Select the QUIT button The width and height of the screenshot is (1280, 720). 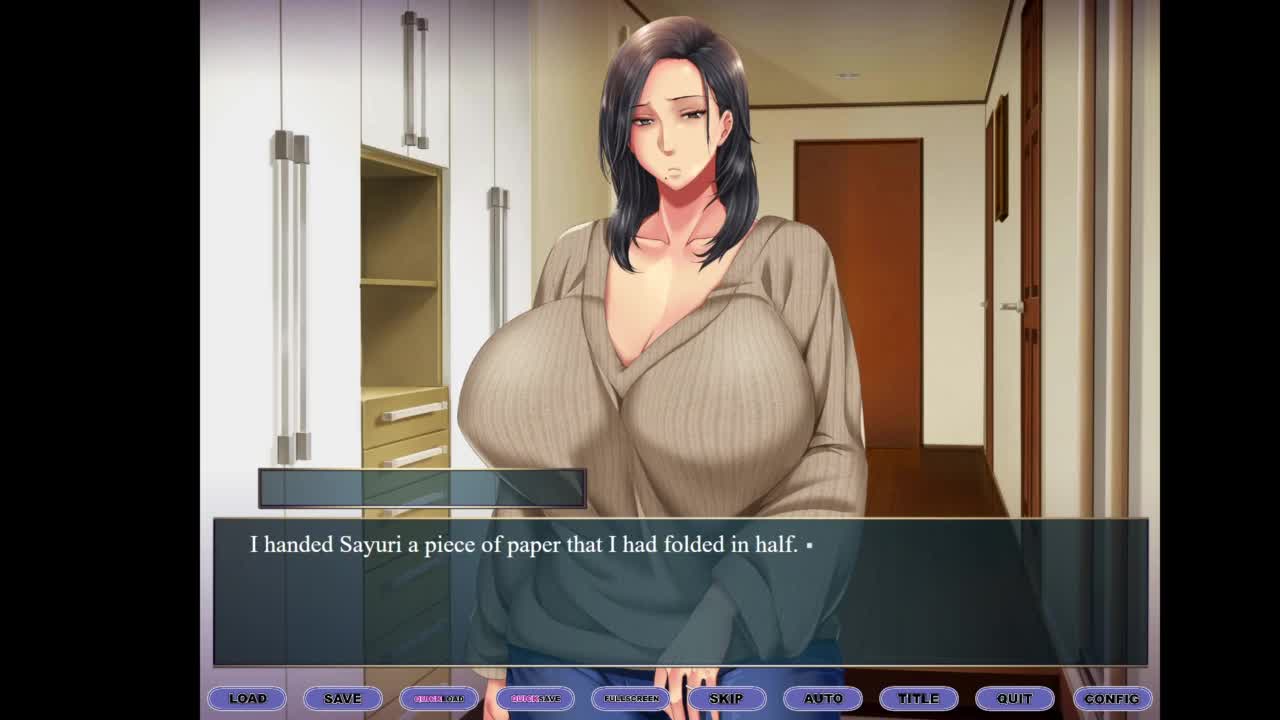click(x=1014, y=698)
